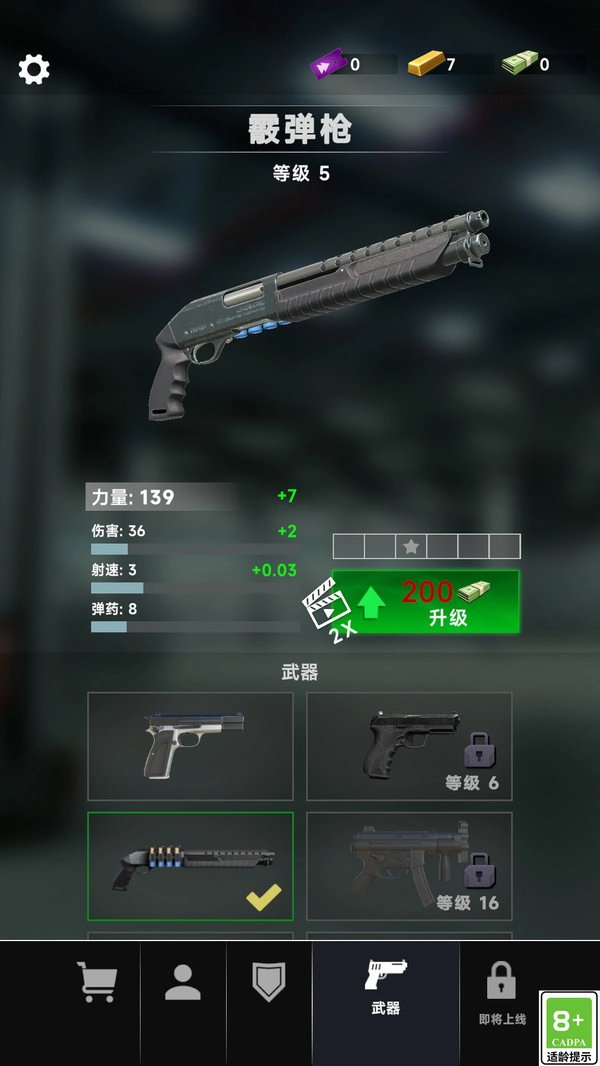Open the settings gear menu
Viewport: 600px width, 1066px height.
coord(34,69)
